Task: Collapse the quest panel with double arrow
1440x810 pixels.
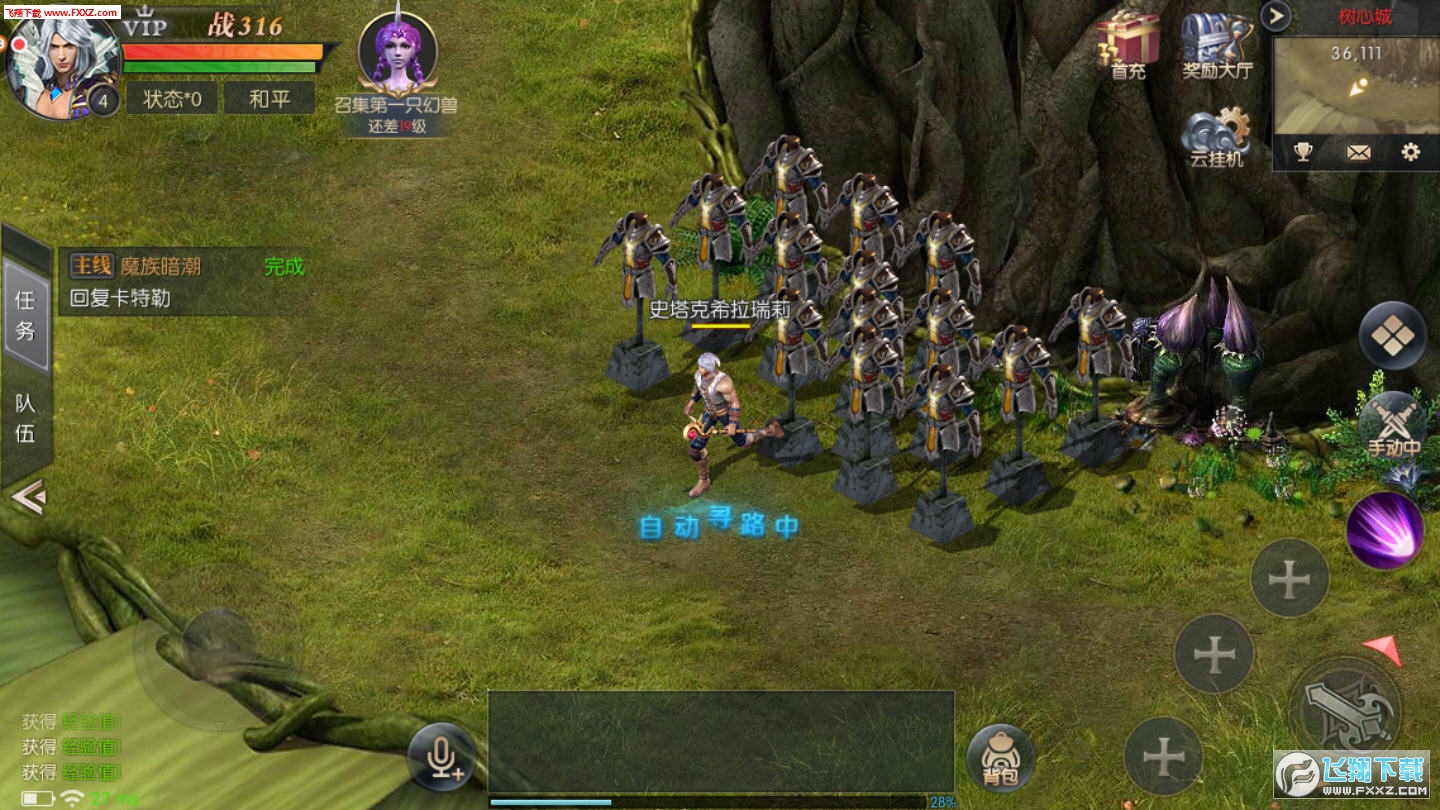Action: click(28, 496)
